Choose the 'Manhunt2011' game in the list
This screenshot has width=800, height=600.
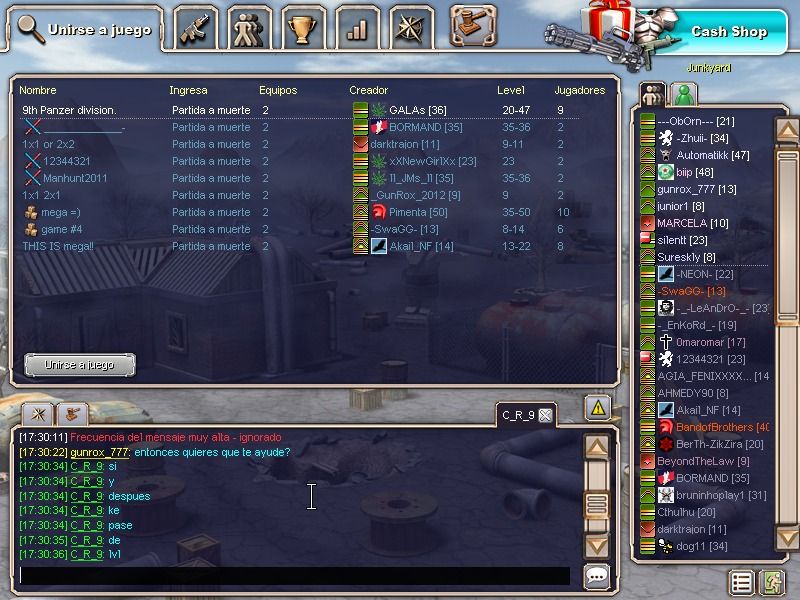pos(75,178)
